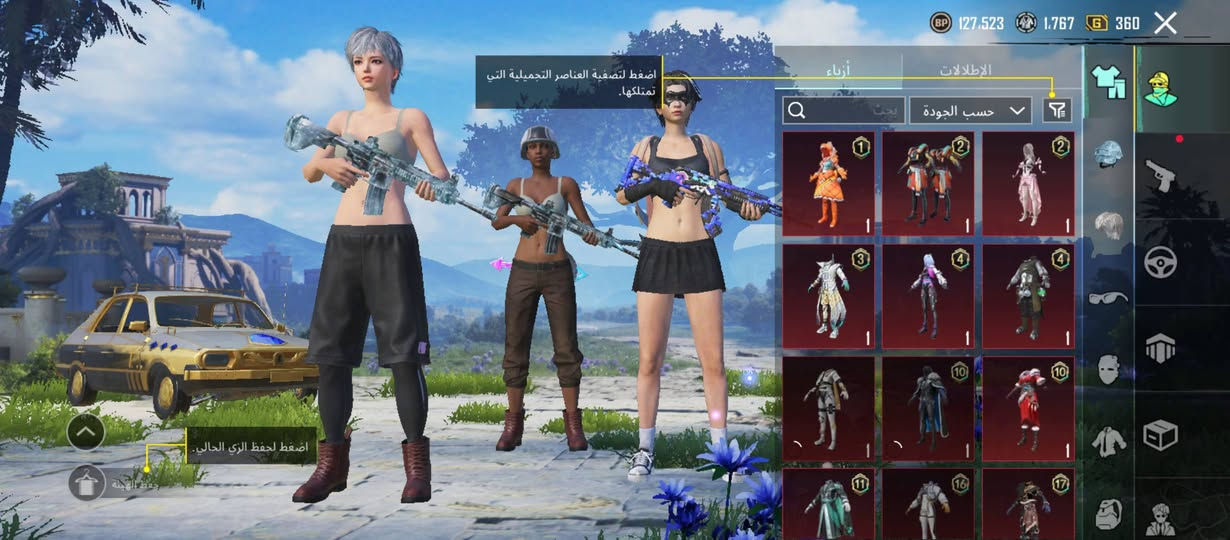Open the face mask category
1230x540 pixels.
pos(1108,369)
